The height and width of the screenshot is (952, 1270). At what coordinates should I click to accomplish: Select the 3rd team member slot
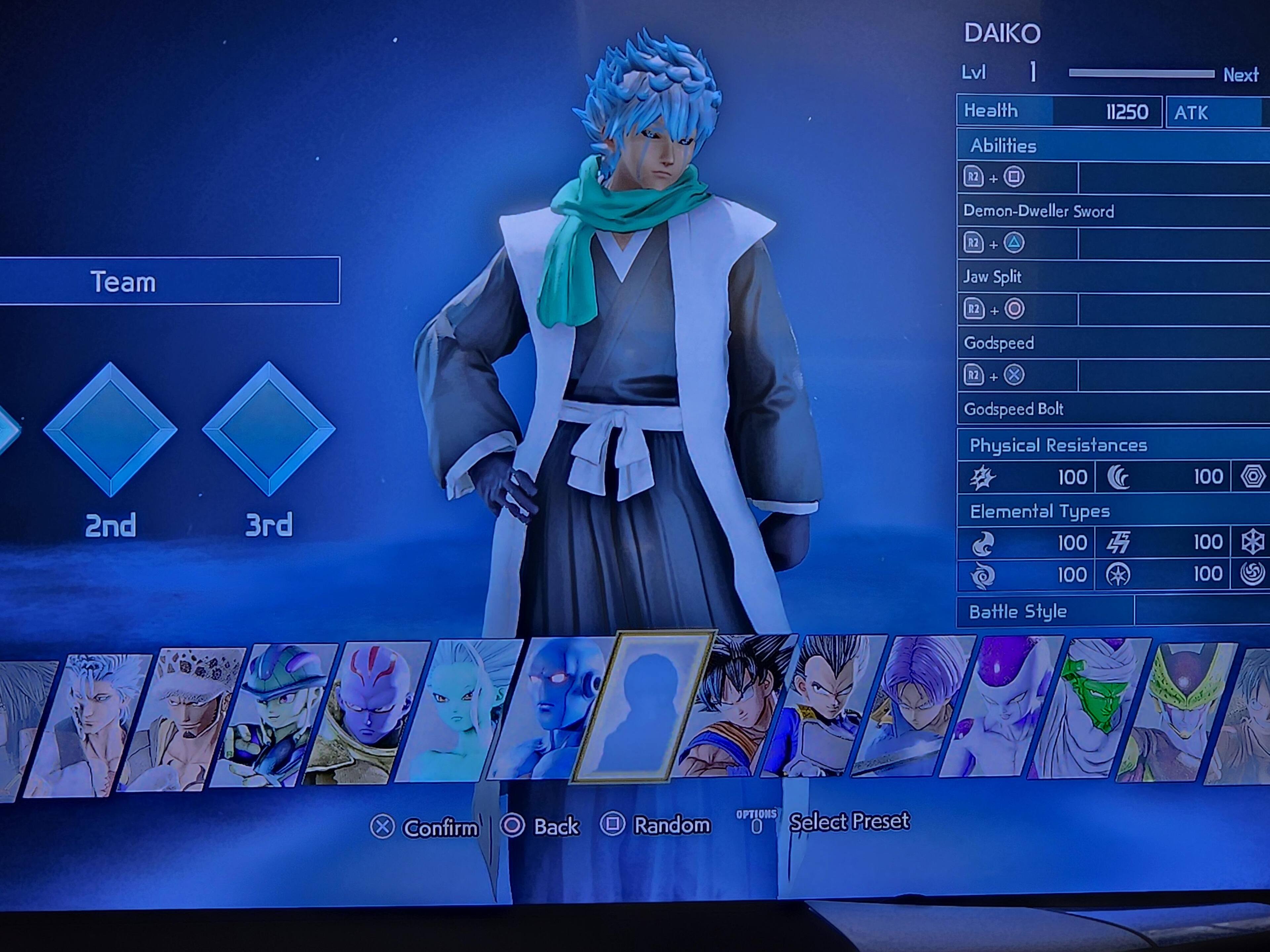(269, 429)
